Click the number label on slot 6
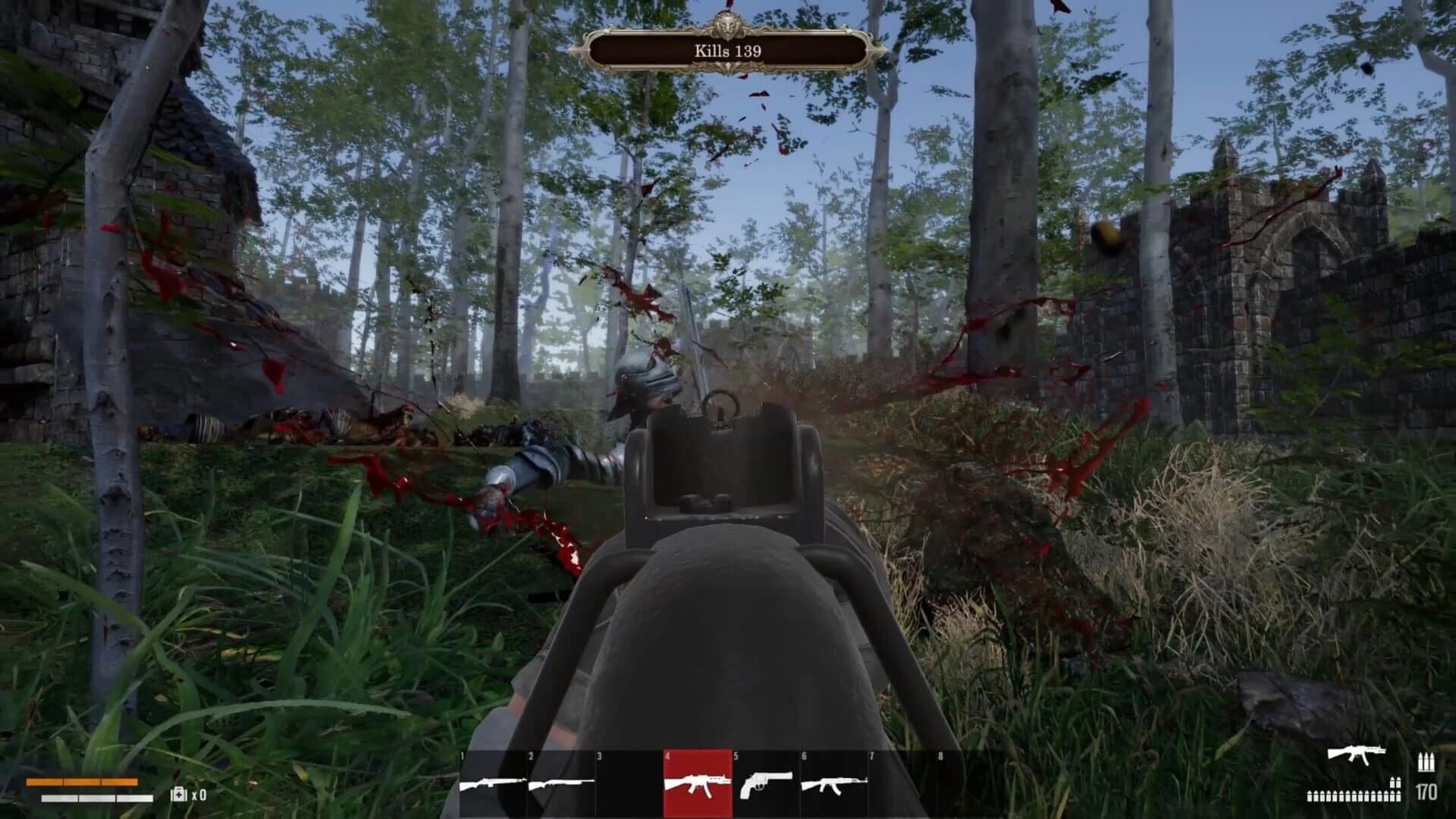 [805, 755]
